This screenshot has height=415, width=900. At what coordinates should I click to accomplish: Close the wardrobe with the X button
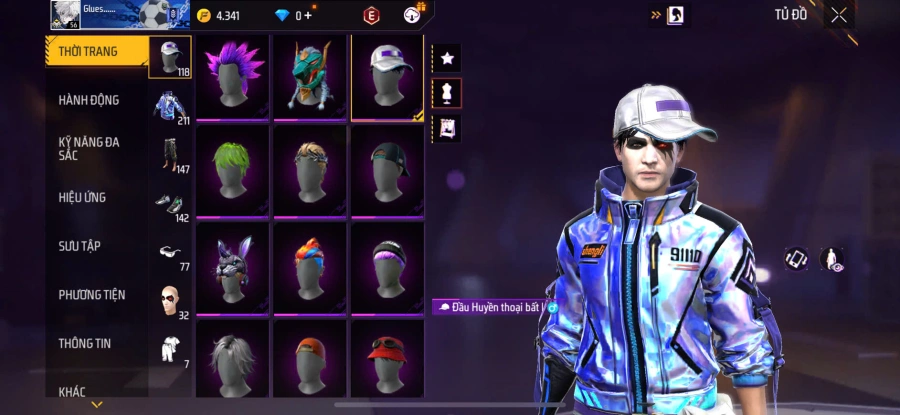pos(839,15)
